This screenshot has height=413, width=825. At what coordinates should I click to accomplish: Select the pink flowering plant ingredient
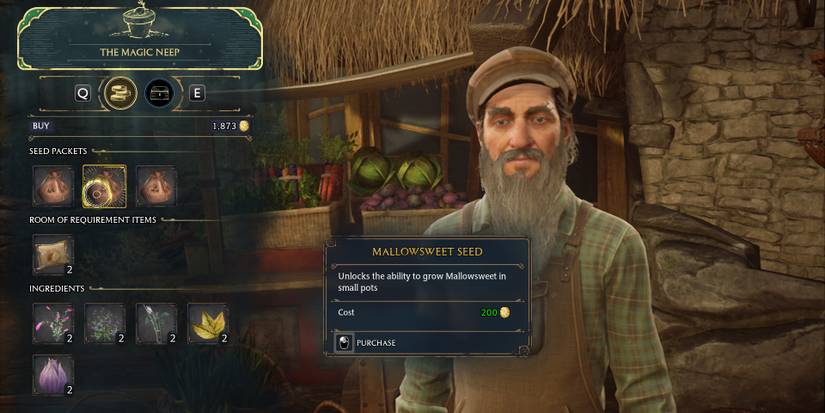point(52,322)
